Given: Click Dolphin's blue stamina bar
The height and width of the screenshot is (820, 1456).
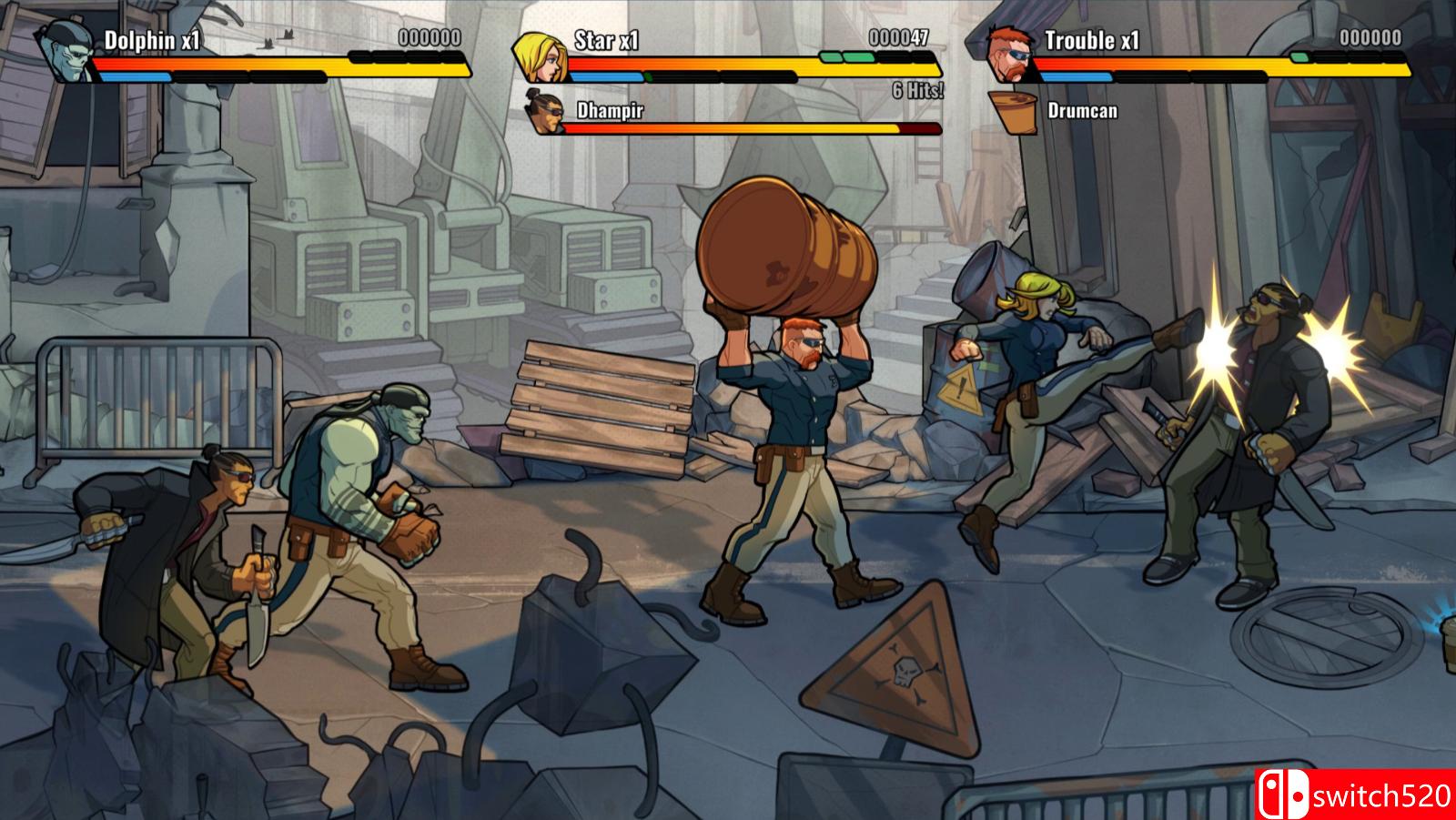Looking at the screenshot, I should pos(137,78).
